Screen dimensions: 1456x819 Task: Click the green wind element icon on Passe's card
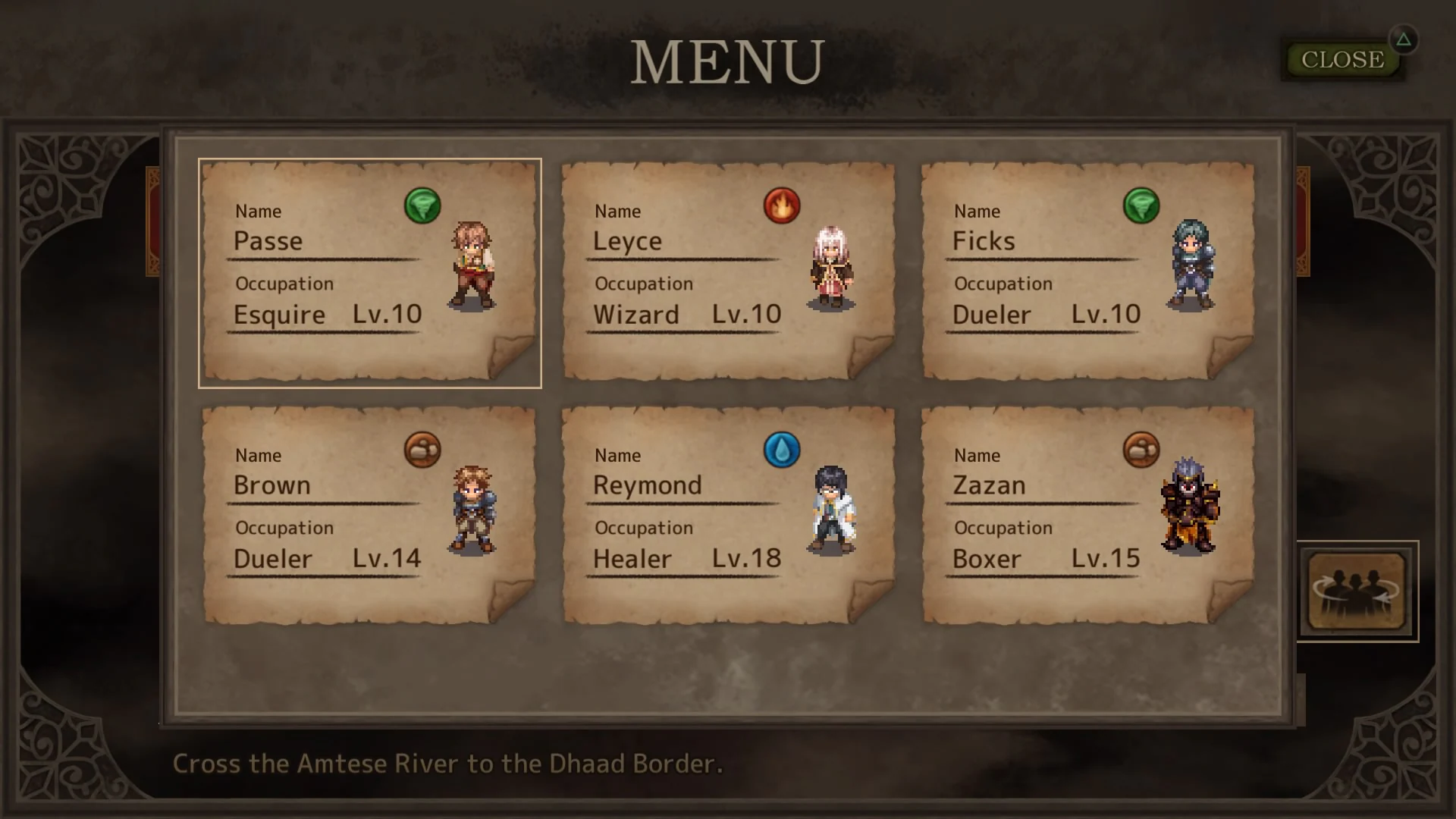pos(423,205)
